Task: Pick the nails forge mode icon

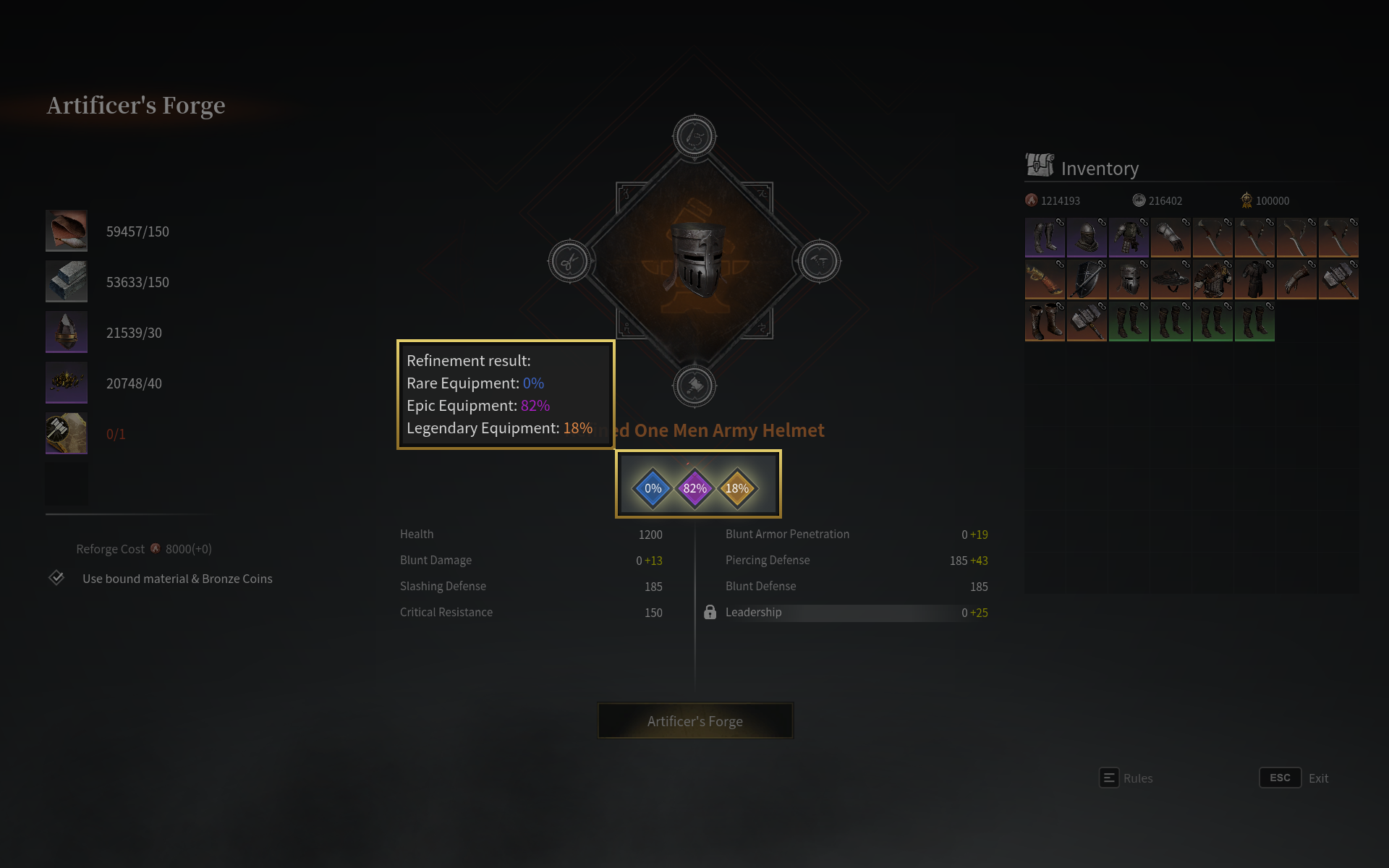Action: pos(819,261)
